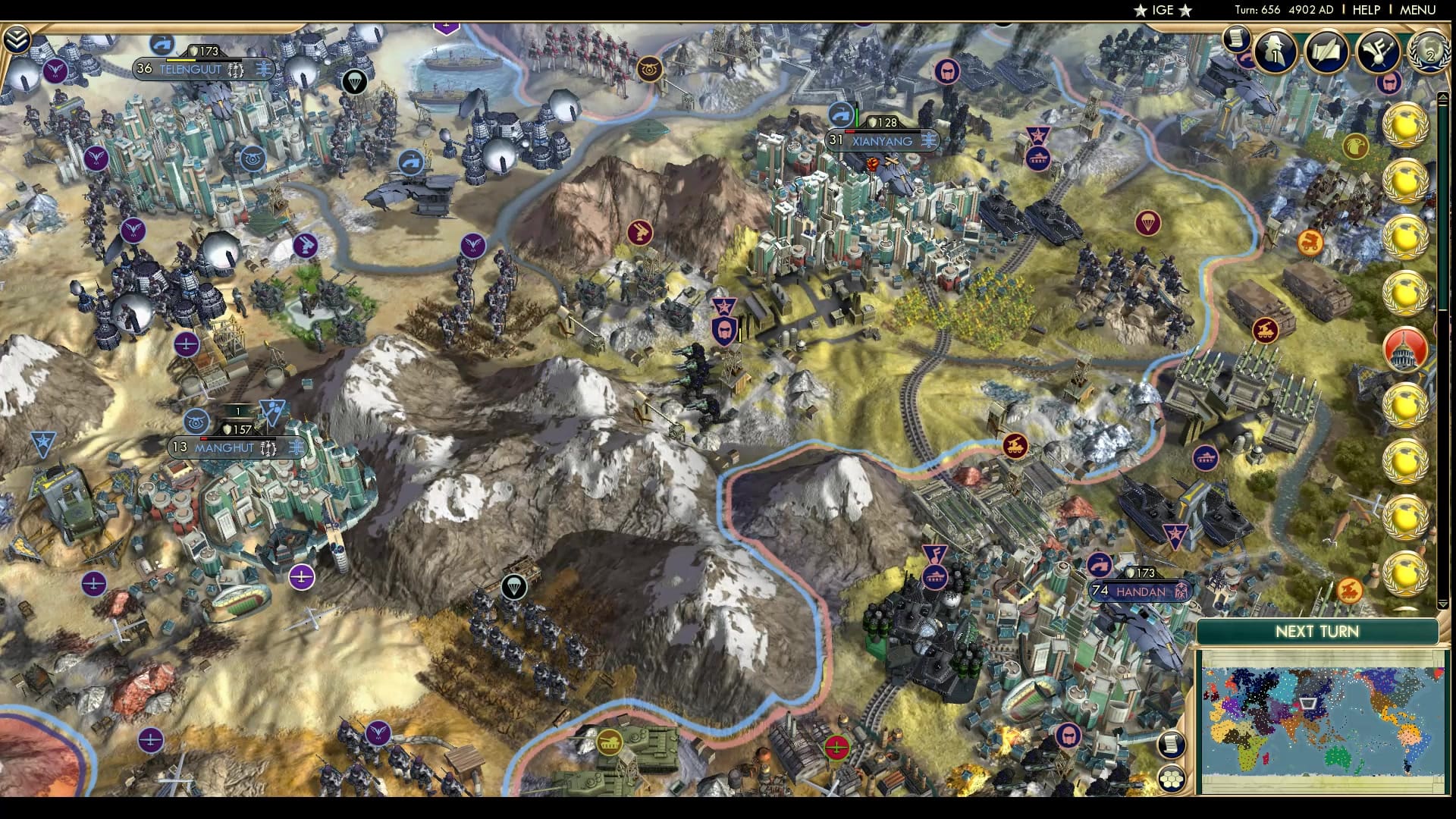Open the IGE editor in the top bar
Viewport: 1456px width, 819px height.
[x=1162, y=11]
